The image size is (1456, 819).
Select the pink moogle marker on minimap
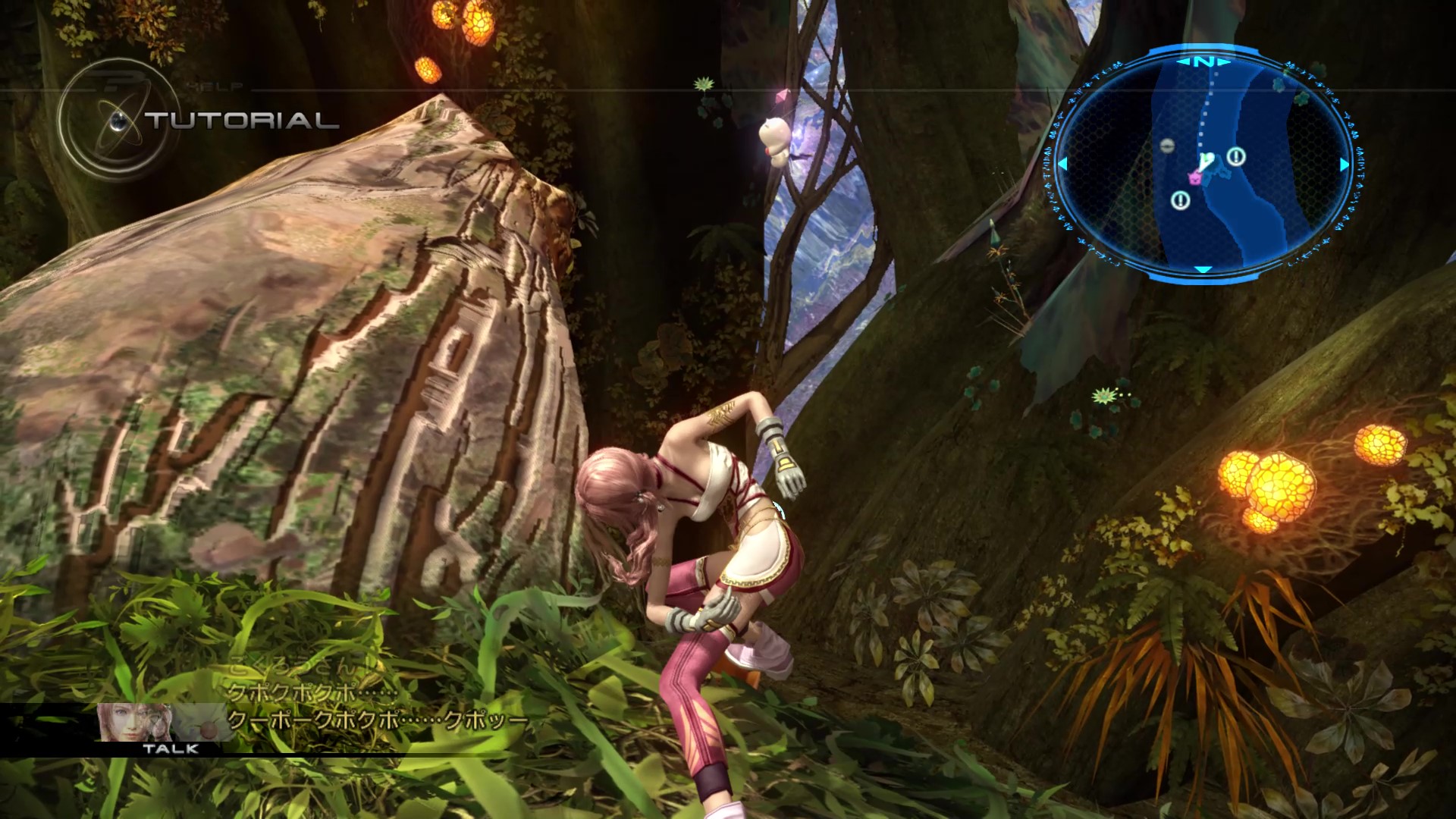[x=1194, y=178]
